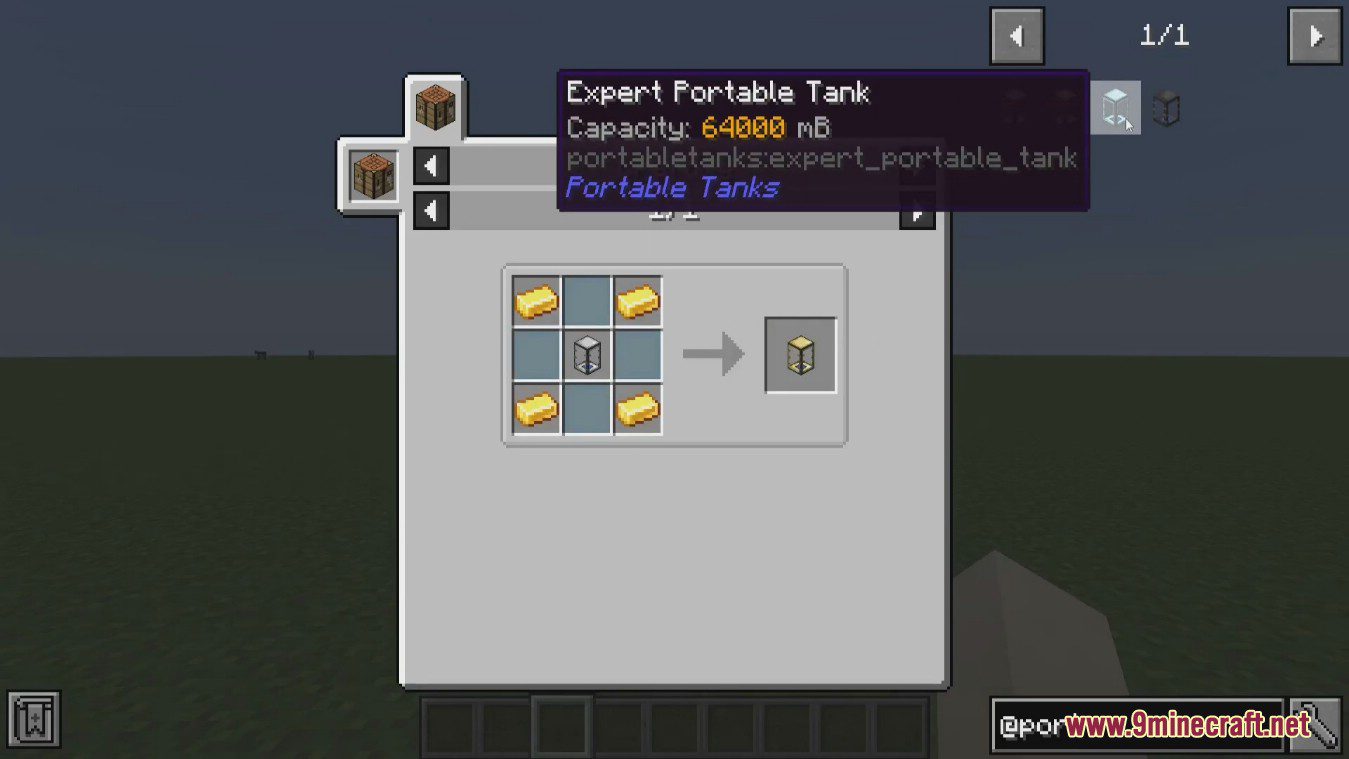This screenshot has width=1349, height=759.
Task: Click the 1/1 page counter label
Action: pyautogui.click(x=1163, y=35)
